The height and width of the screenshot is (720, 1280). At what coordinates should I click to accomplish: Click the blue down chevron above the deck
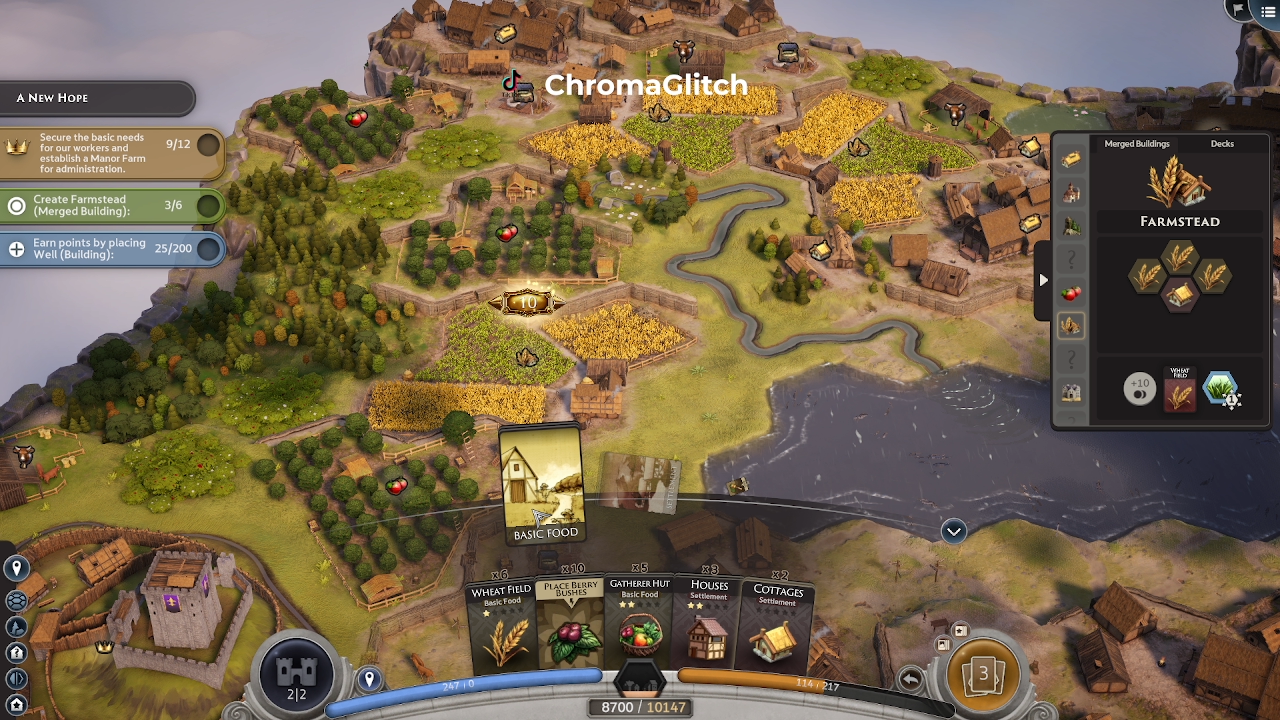click(x=952, y=532)
